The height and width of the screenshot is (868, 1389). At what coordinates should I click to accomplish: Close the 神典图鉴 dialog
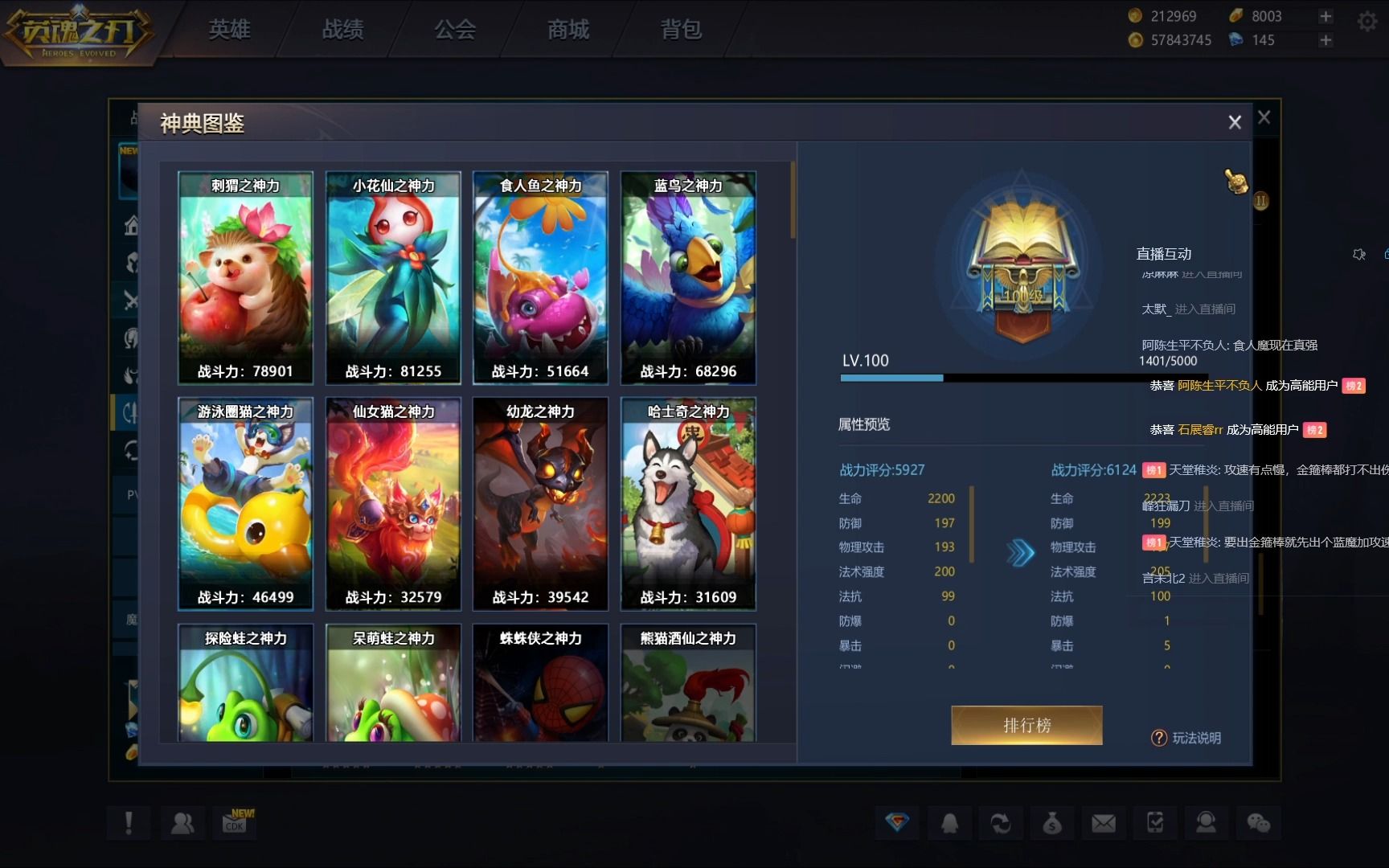tap(1235, 122)
